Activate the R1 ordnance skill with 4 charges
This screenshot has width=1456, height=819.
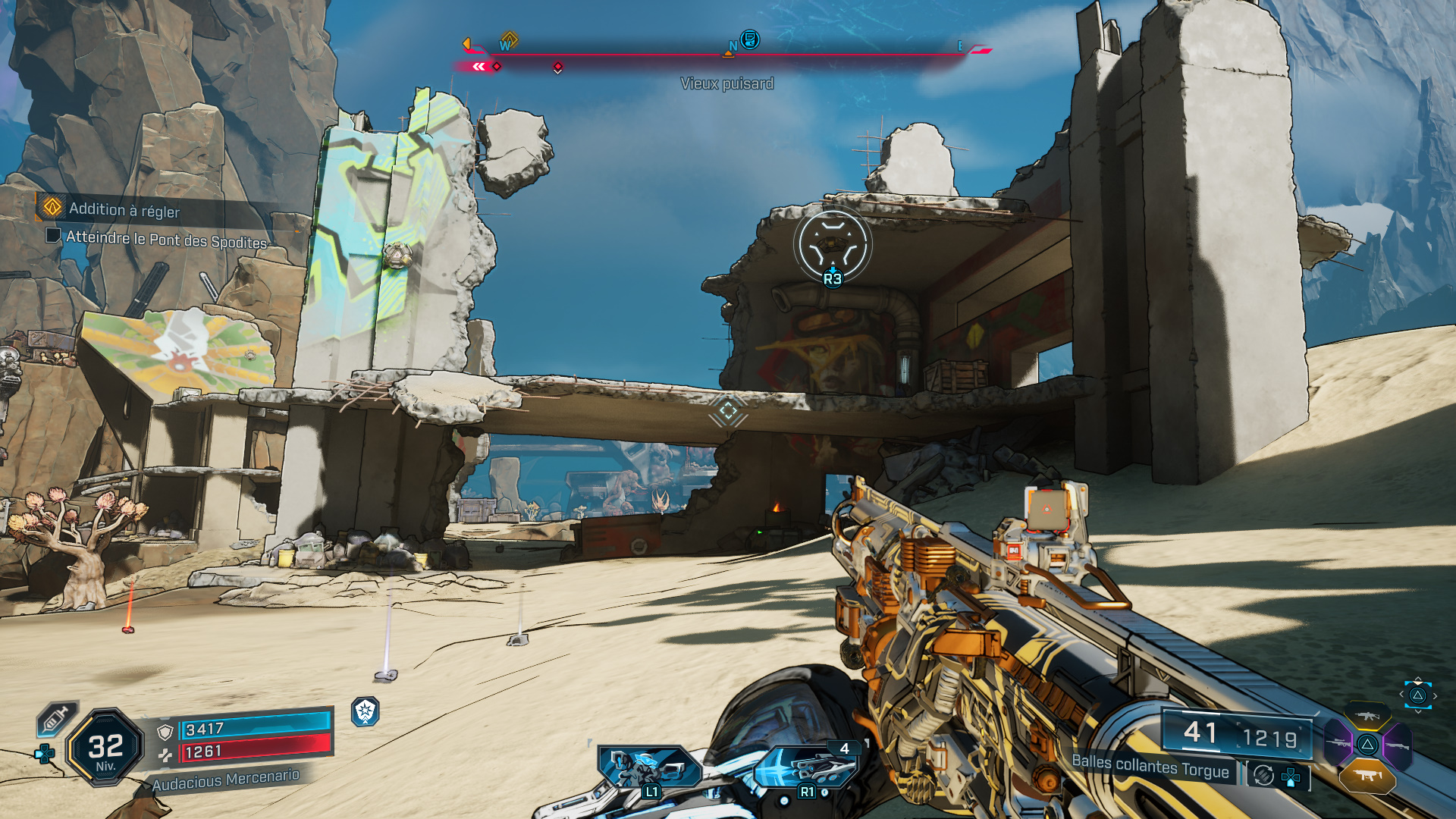(x=807, y=767)
